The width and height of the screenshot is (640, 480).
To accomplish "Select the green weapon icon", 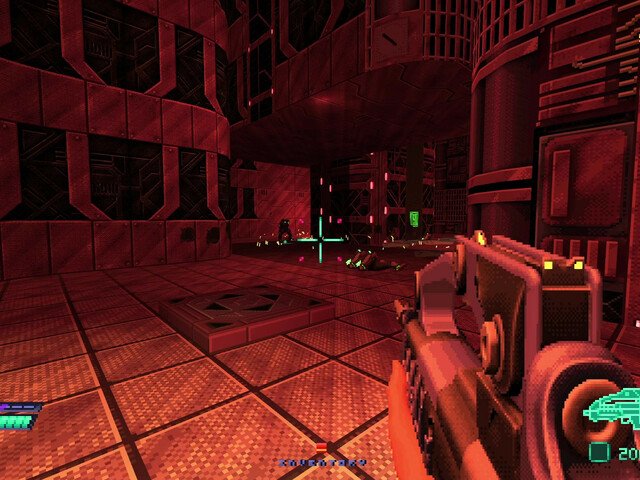I will click(614, 409).
